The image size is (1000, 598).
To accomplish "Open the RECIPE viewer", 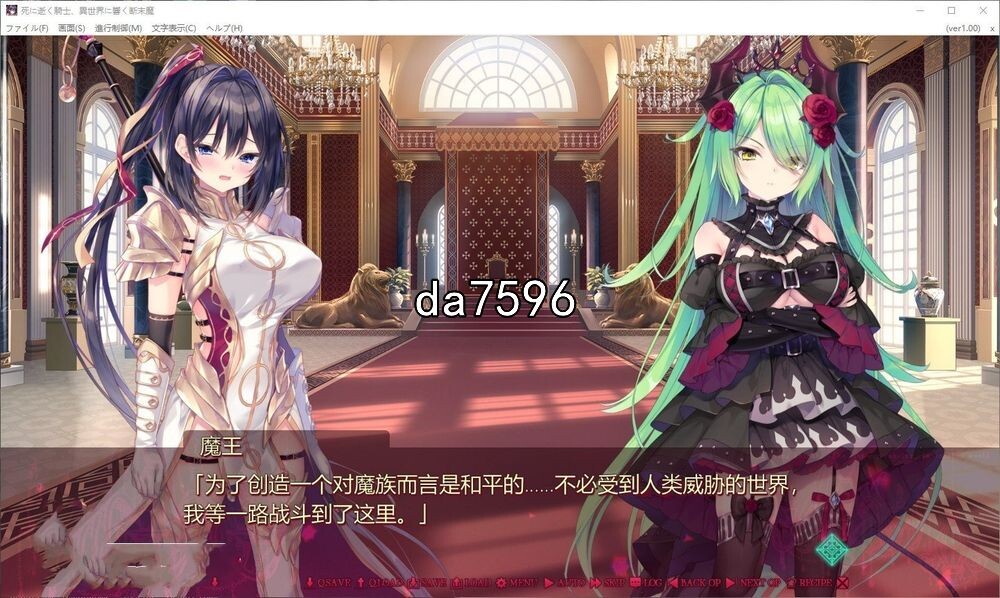I will pyautogui.click(x=810, y=582).
